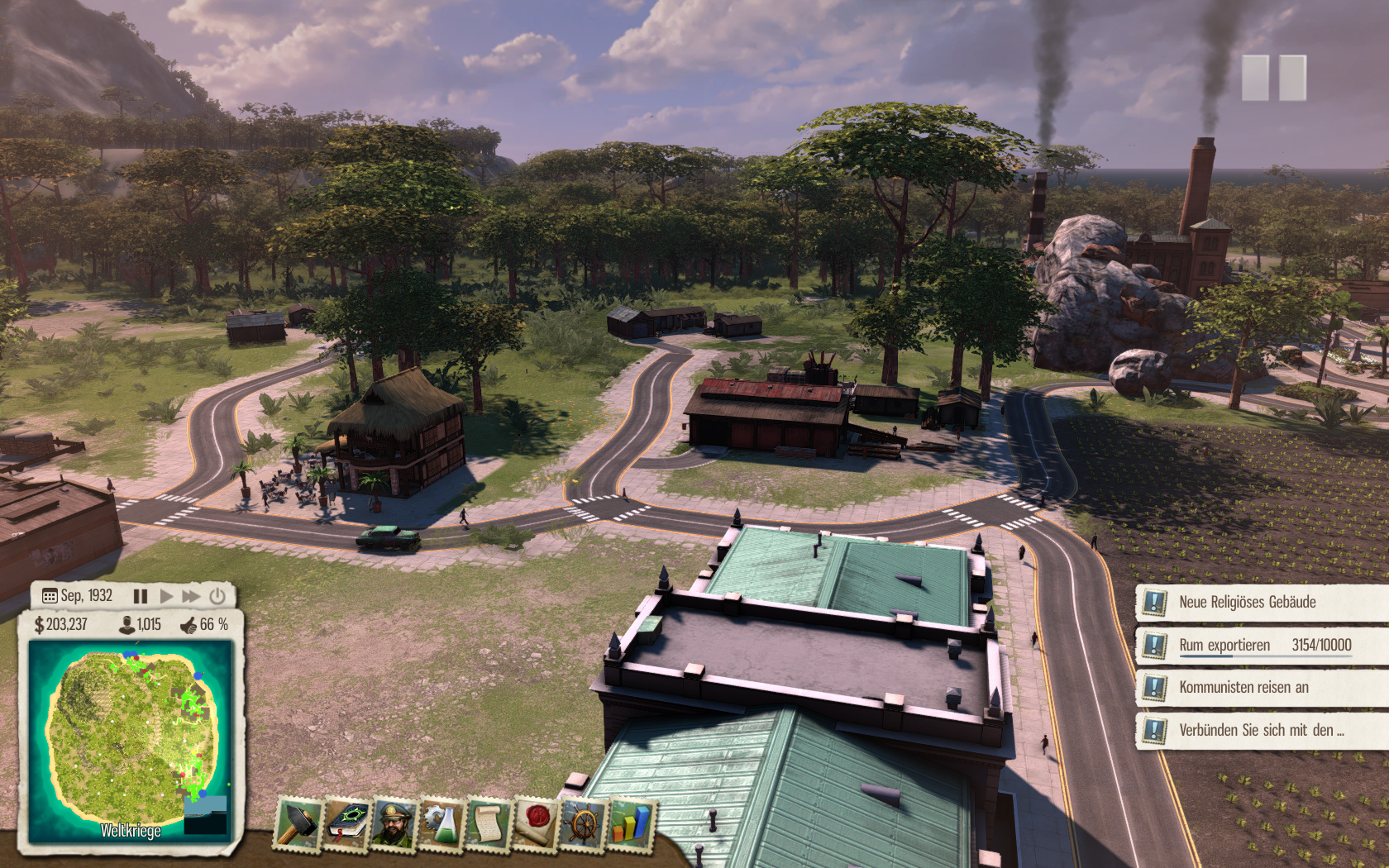The width and height of the screenshot is (1389, 868).
Task: Open the bar chart overlays menu
Action: click(630, 823)
